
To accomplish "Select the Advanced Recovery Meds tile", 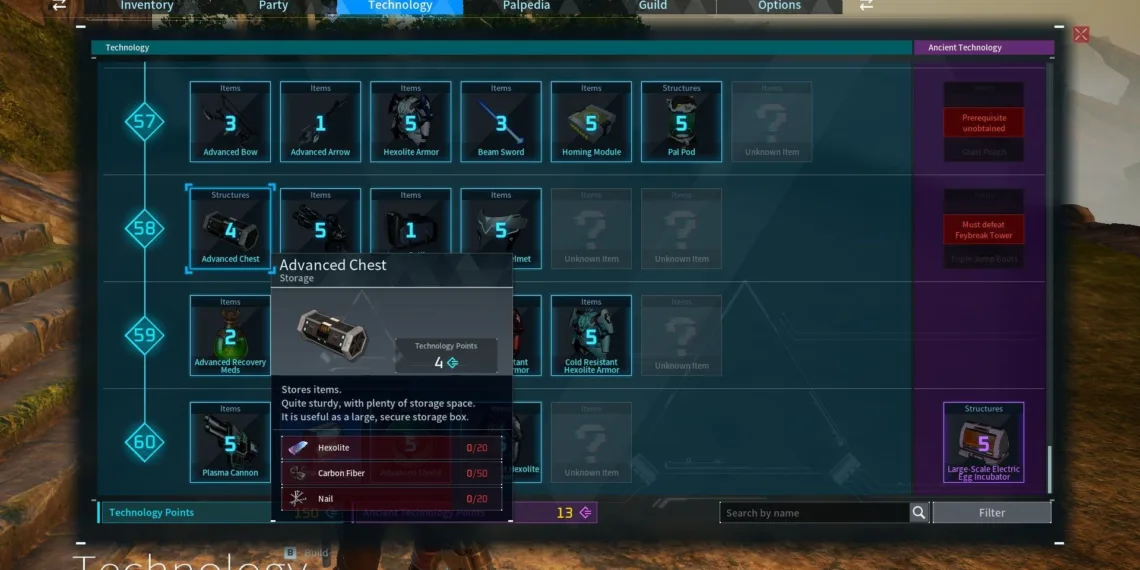I will coord(230,335).
